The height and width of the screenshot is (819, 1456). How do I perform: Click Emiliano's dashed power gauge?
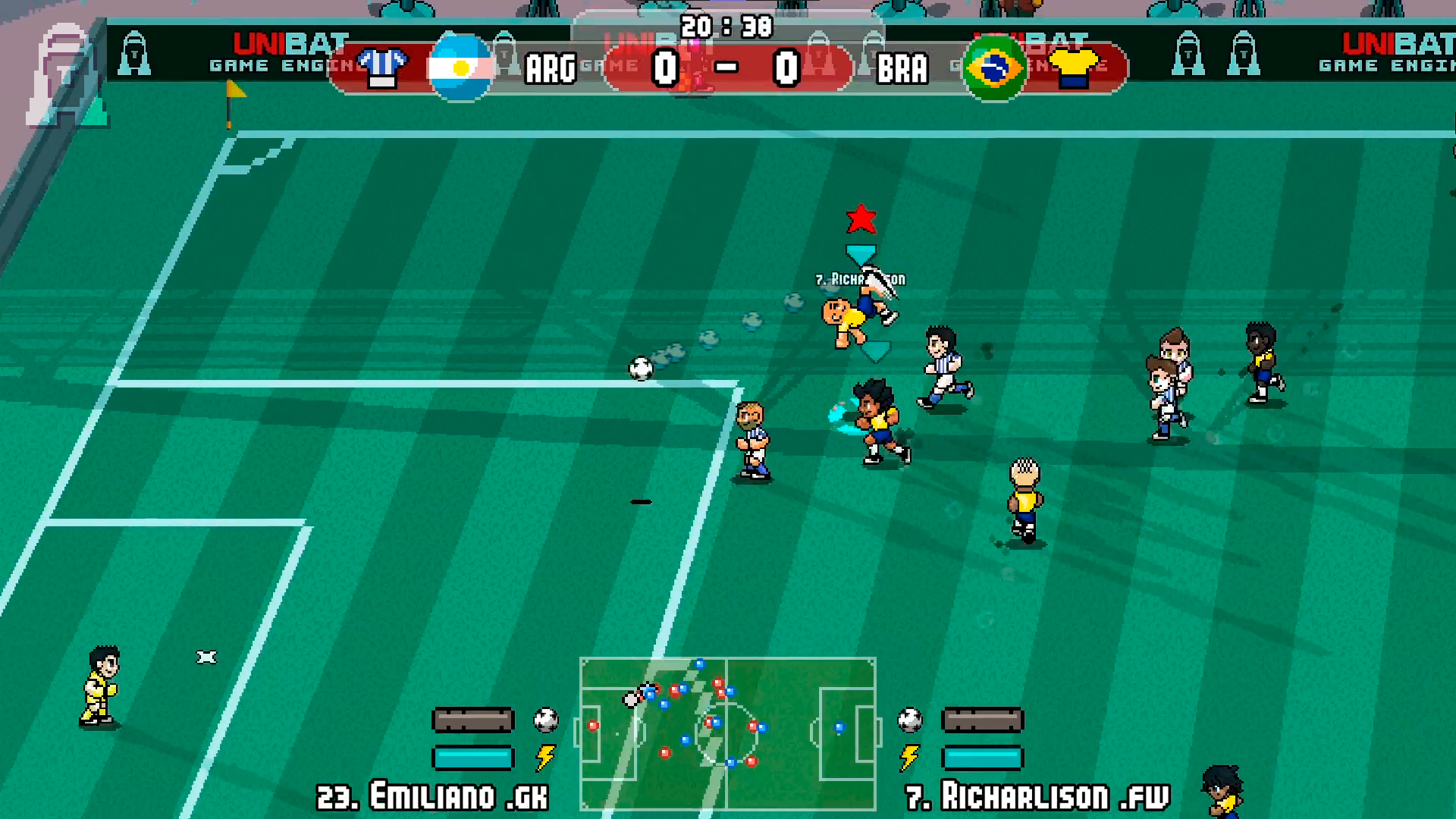coord(472,720)
